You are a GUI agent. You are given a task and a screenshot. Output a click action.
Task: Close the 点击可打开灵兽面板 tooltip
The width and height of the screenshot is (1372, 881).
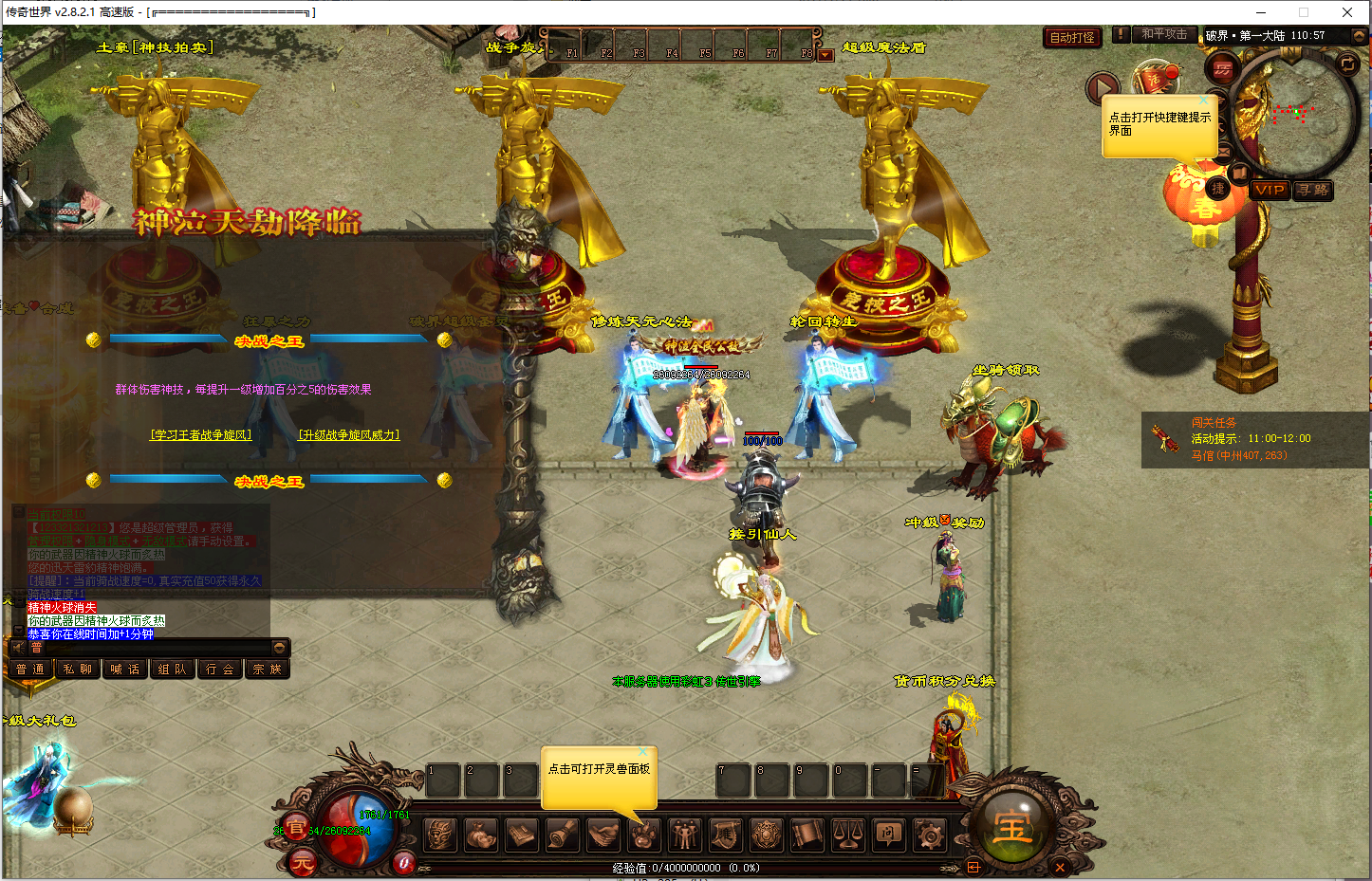pyautogui.click(x=642, y=752)
